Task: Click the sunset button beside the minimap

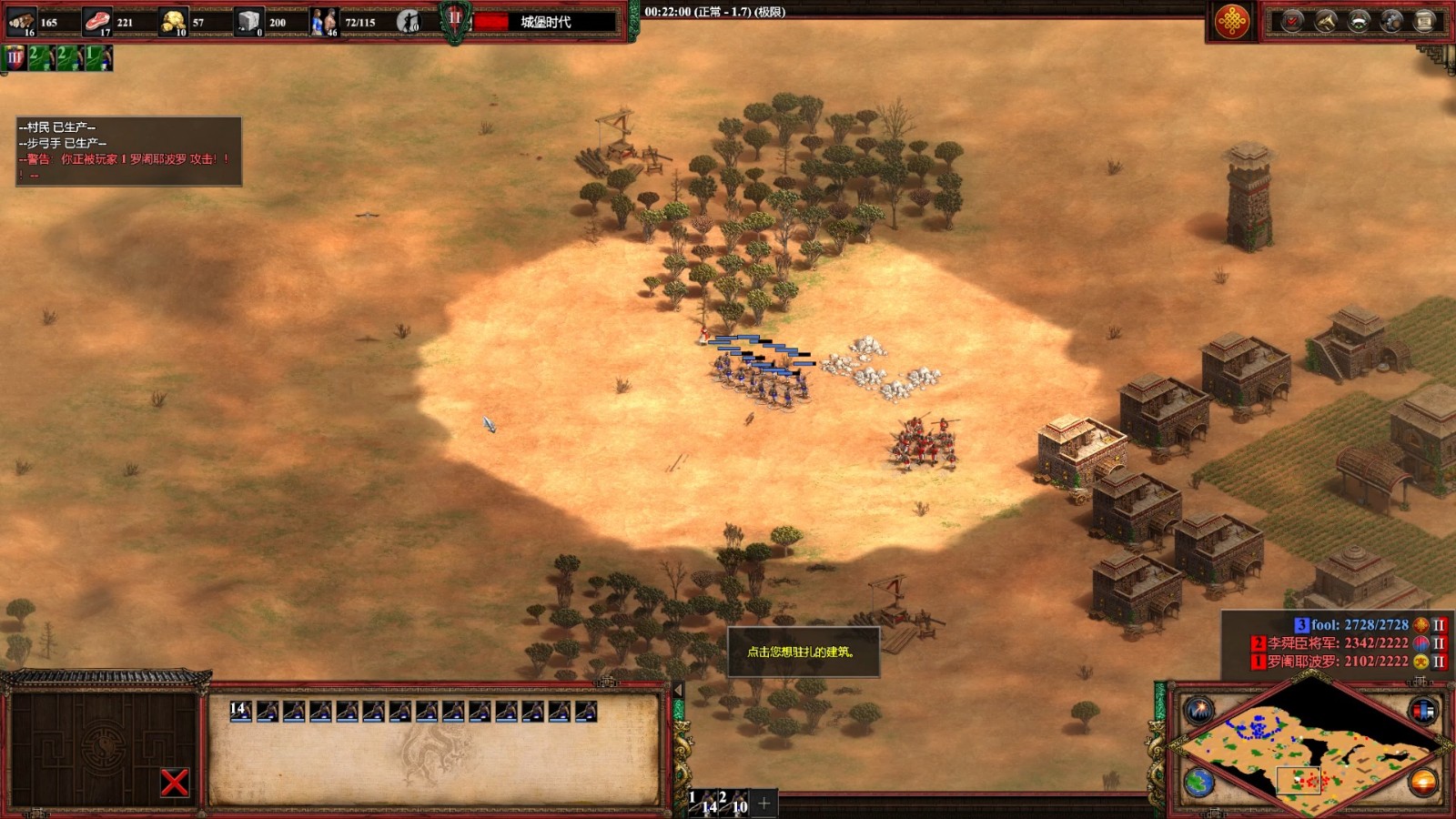Action: click(x=1422, y=781)
